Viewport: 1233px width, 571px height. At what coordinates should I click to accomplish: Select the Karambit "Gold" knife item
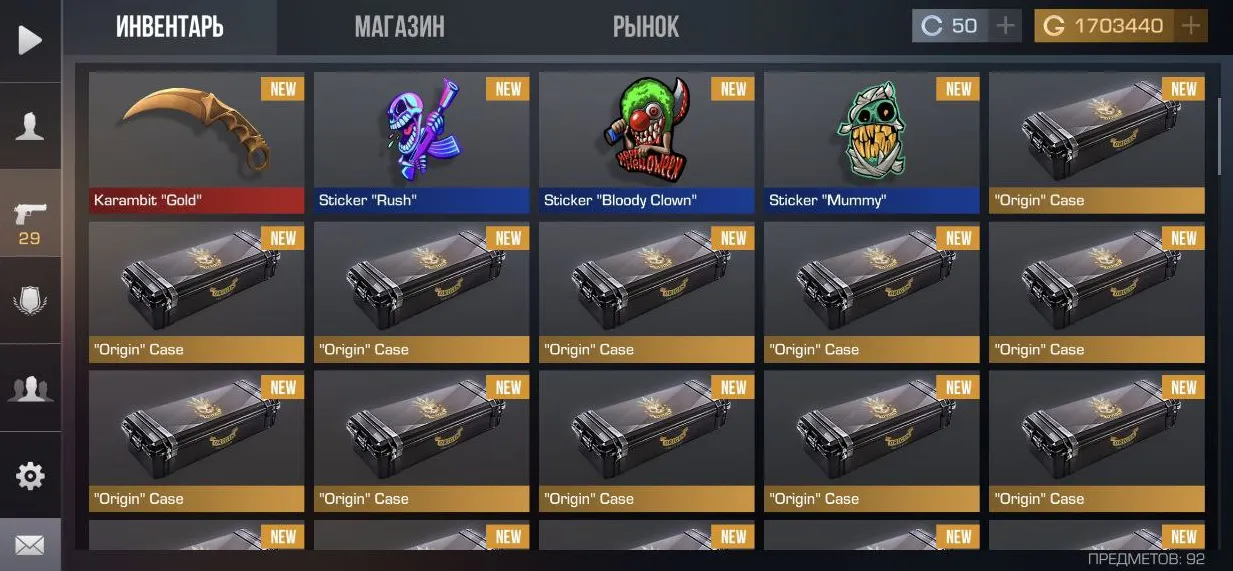tap(196, 142)
